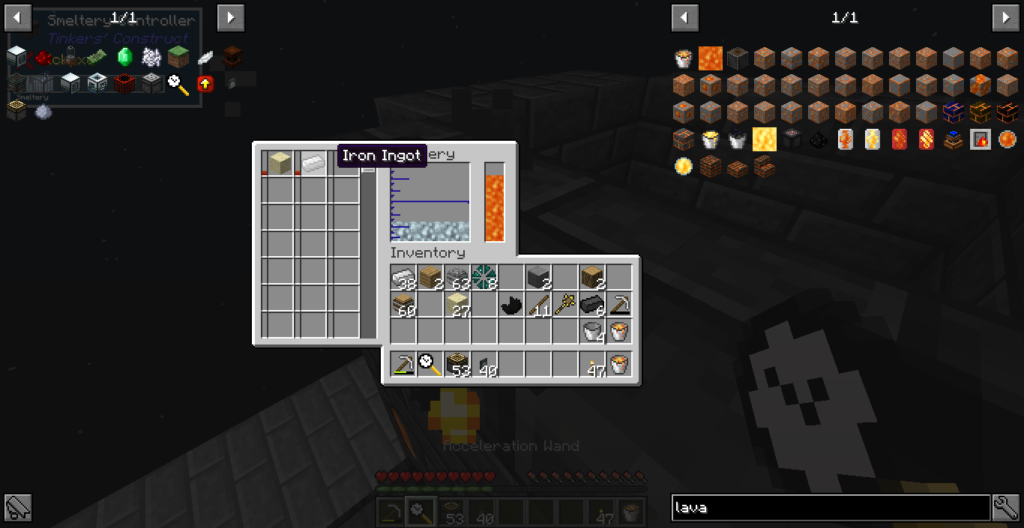
Task: Select the lava bucket in the item list
Action: tap(684, 58)
